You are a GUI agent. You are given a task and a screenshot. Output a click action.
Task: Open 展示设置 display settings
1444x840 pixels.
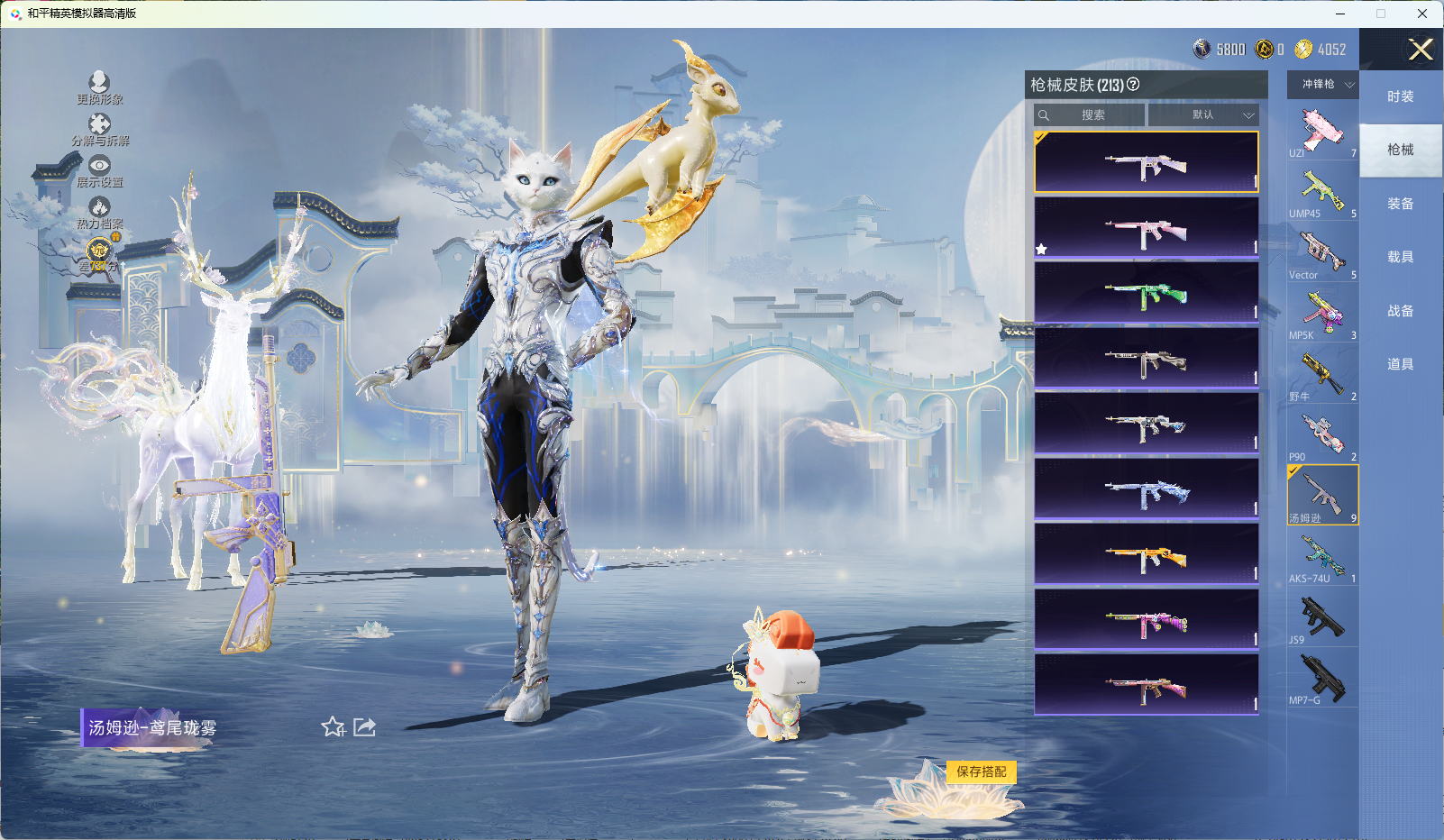coord(99,171)
